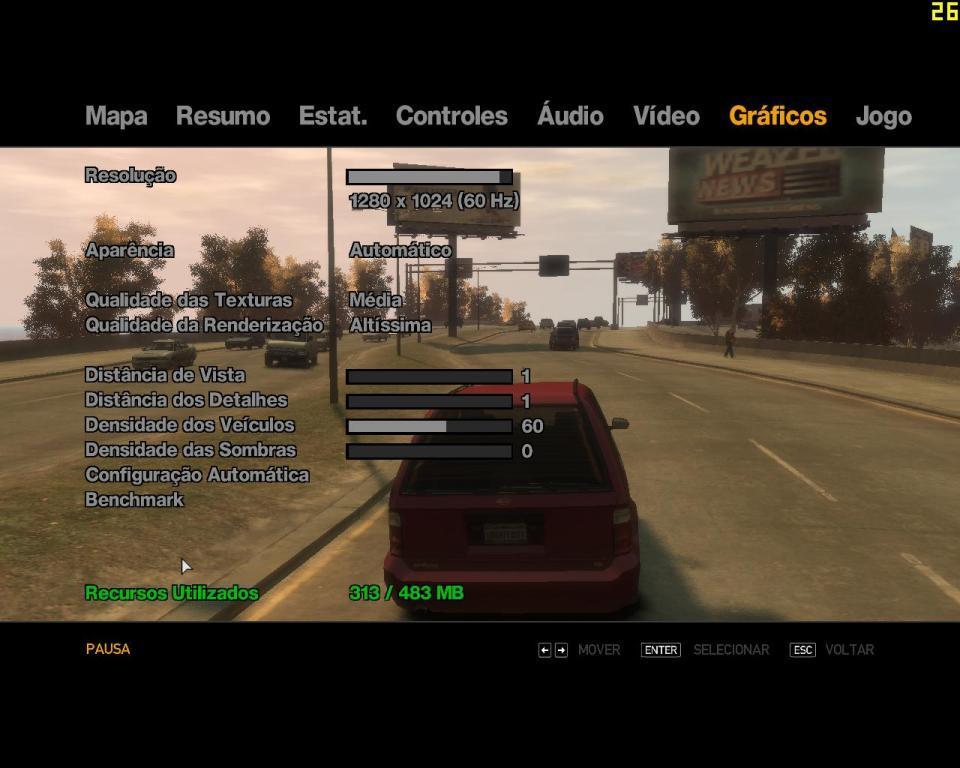This screenshot has height=768, width=960.
Task: Change the Aparência Automático setting
Action: pyautogui.click(x=400, y=250)
